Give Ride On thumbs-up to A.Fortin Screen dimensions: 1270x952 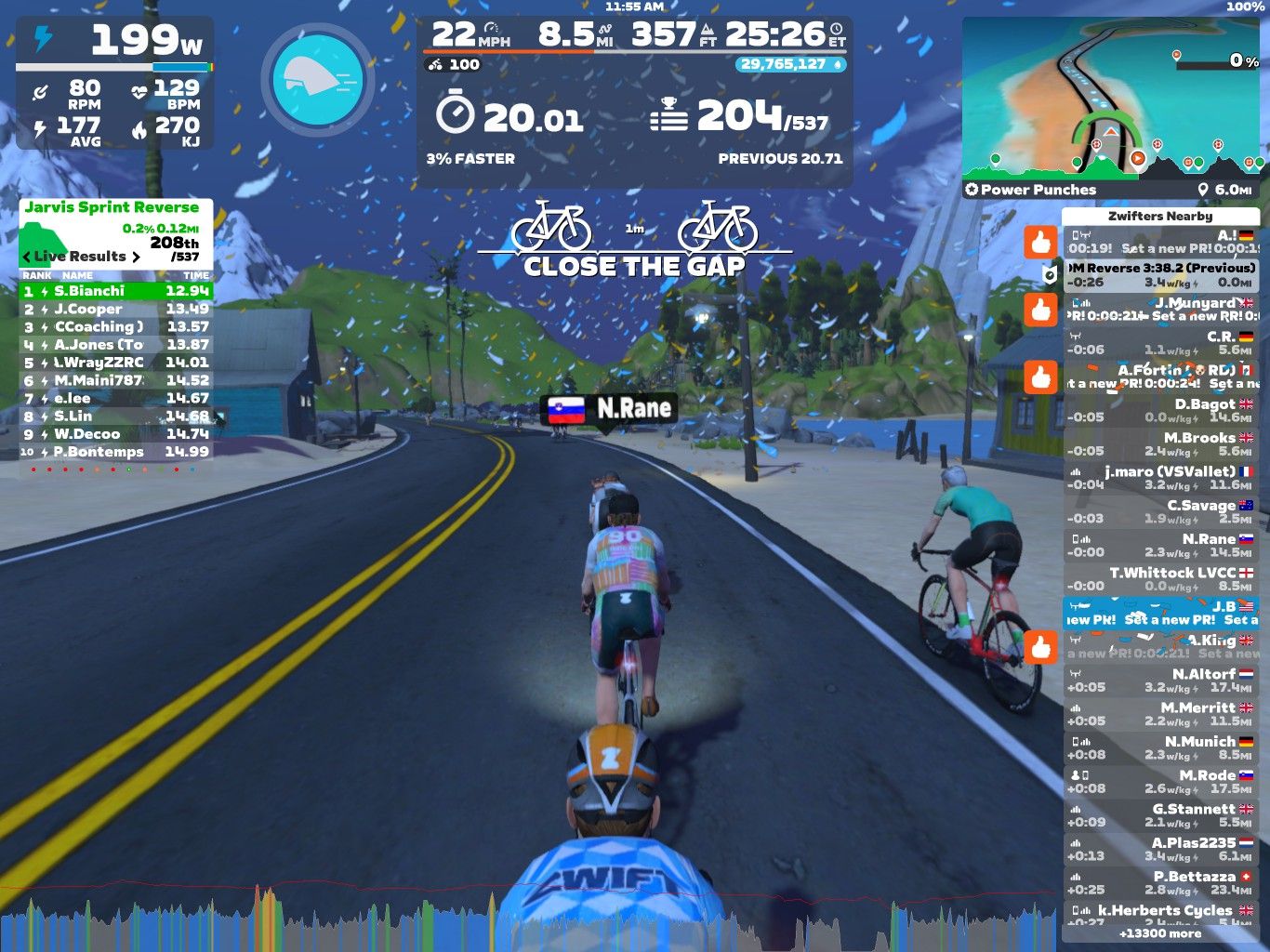1040,377
